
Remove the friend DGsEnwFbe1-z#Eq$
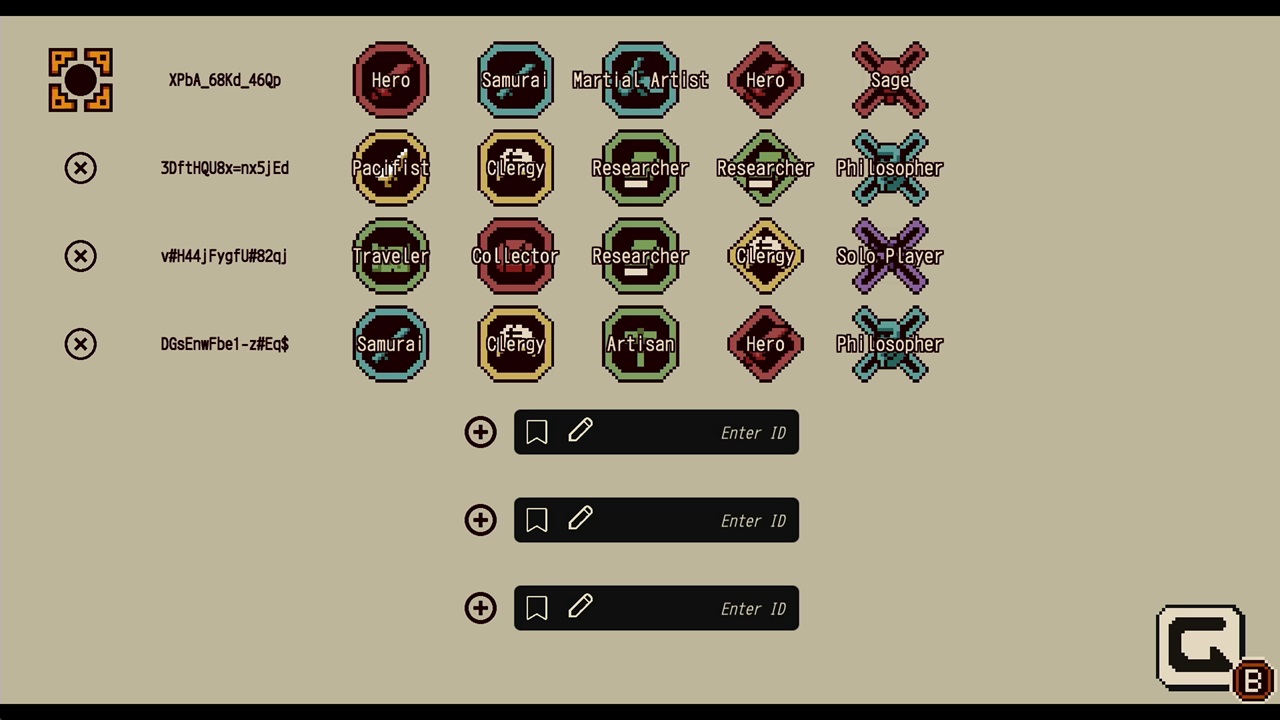tap(80, 344)
